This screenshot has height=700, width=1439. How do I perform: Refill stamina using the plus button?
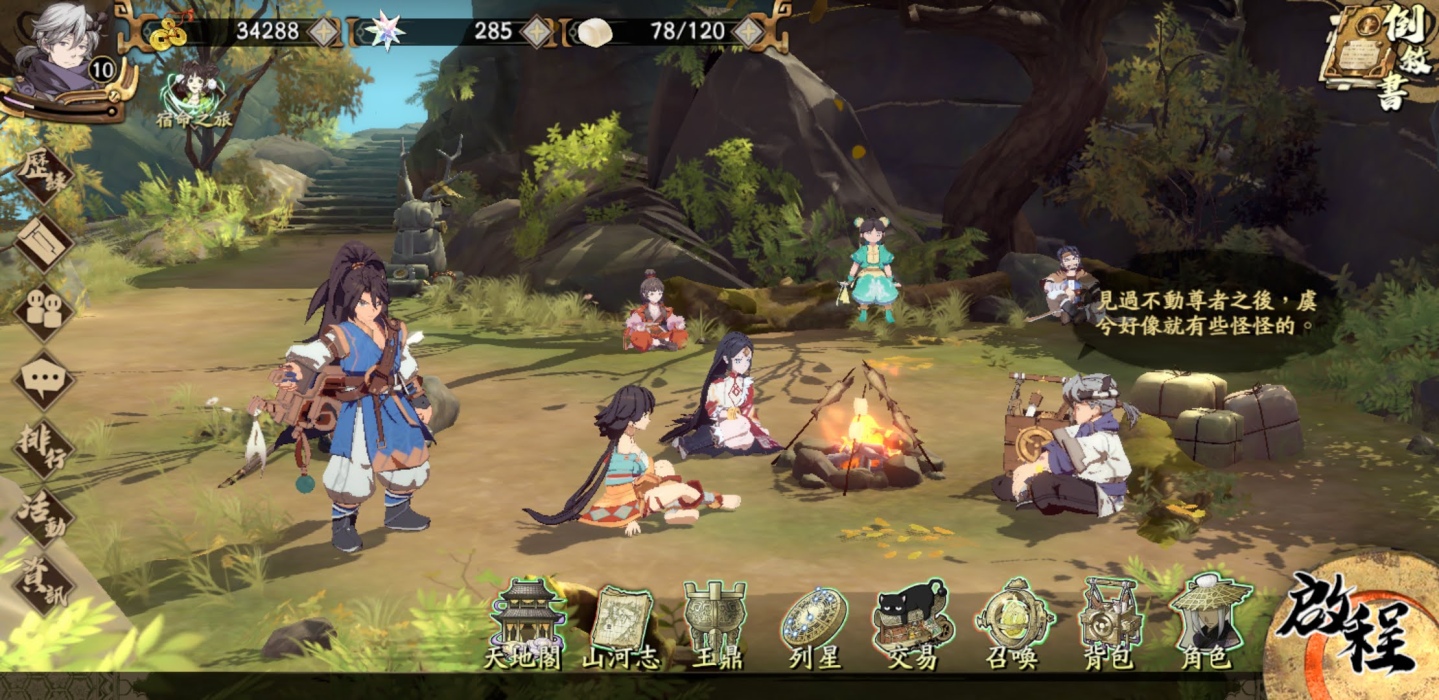748,31
